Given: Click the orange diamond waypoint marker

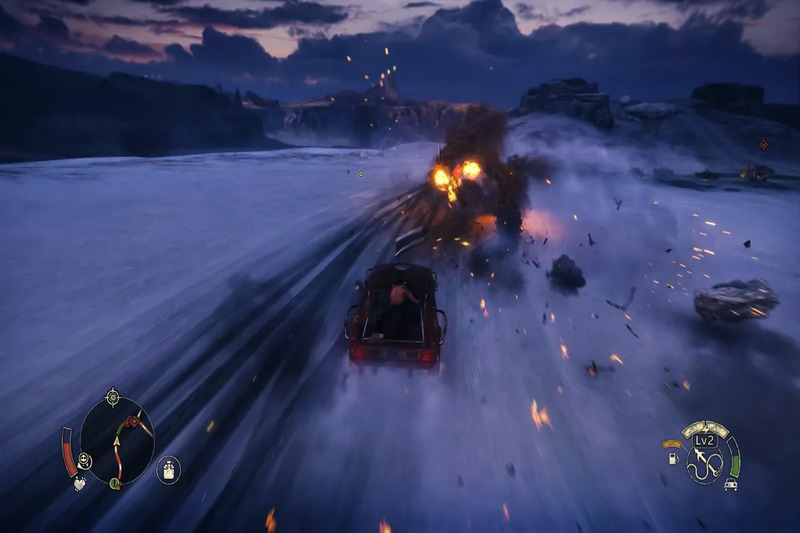Looking at the screenshot, I should (x=763, y=145).
